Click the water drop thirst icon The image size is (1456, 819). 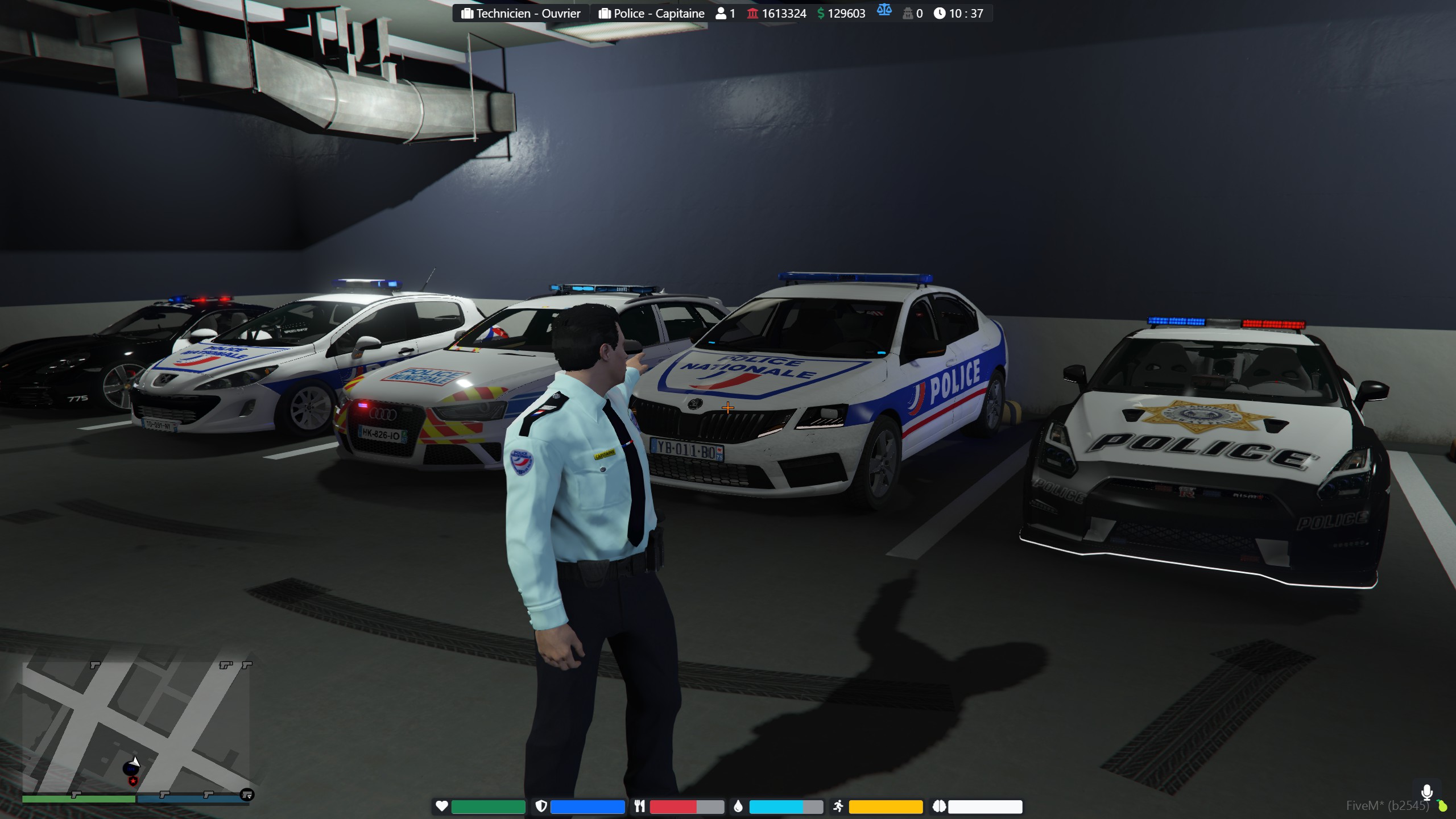(738, 806)
